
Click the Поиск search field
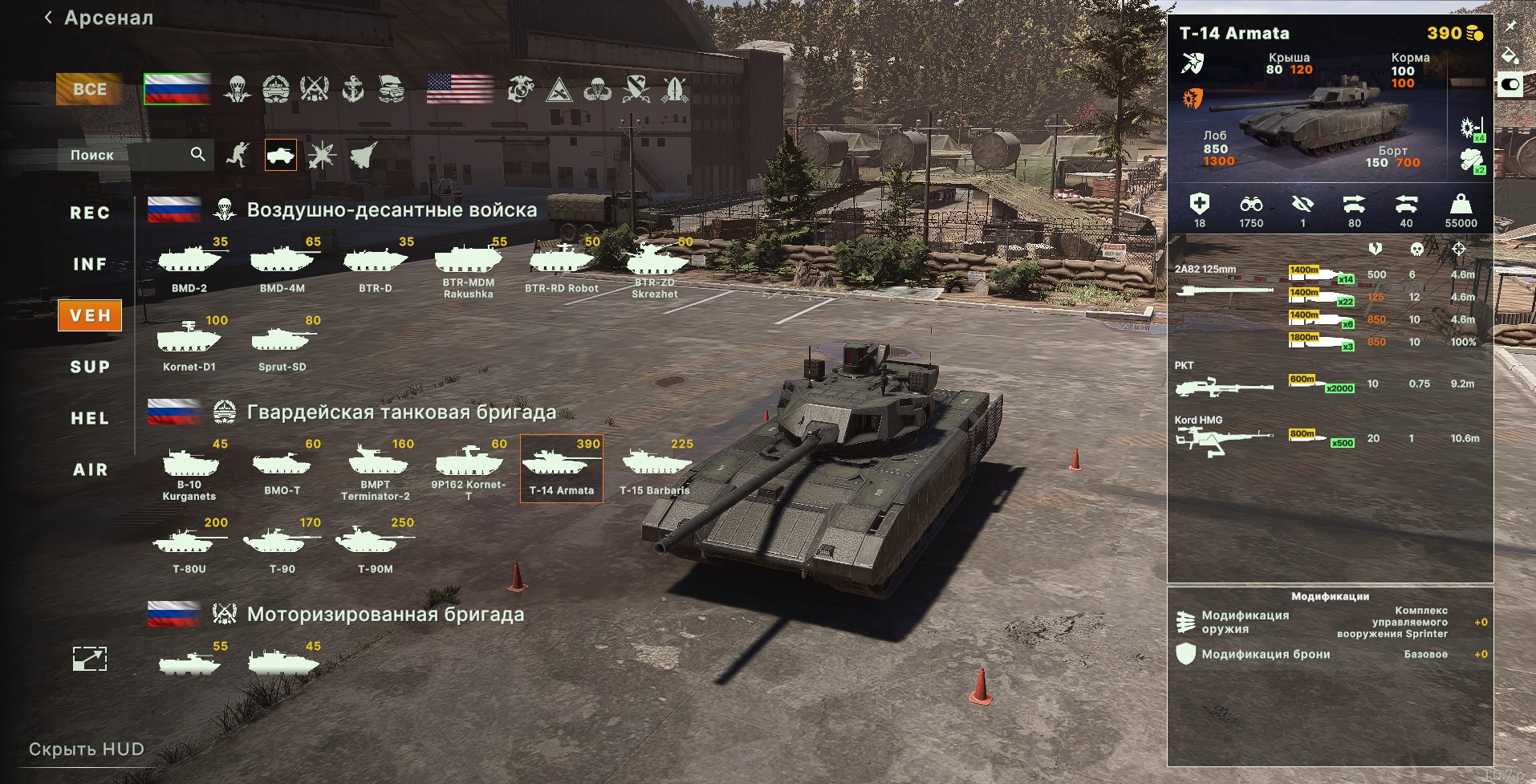click(128, 155)
